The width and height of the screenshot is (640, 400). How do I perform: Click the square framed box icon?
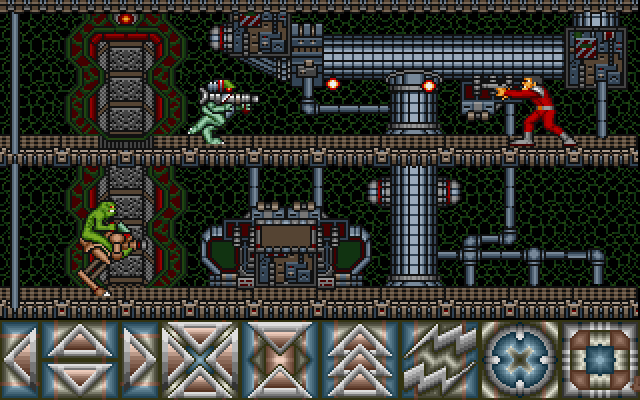pyautogui.click(x=600, y=358)
